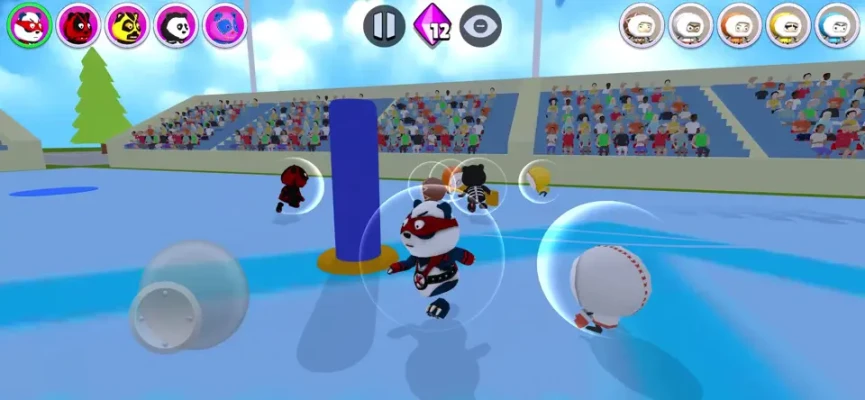Pick the blue-helmet opponent portrait
Viewport: 865px width, 400px height.
coord(837,26)
